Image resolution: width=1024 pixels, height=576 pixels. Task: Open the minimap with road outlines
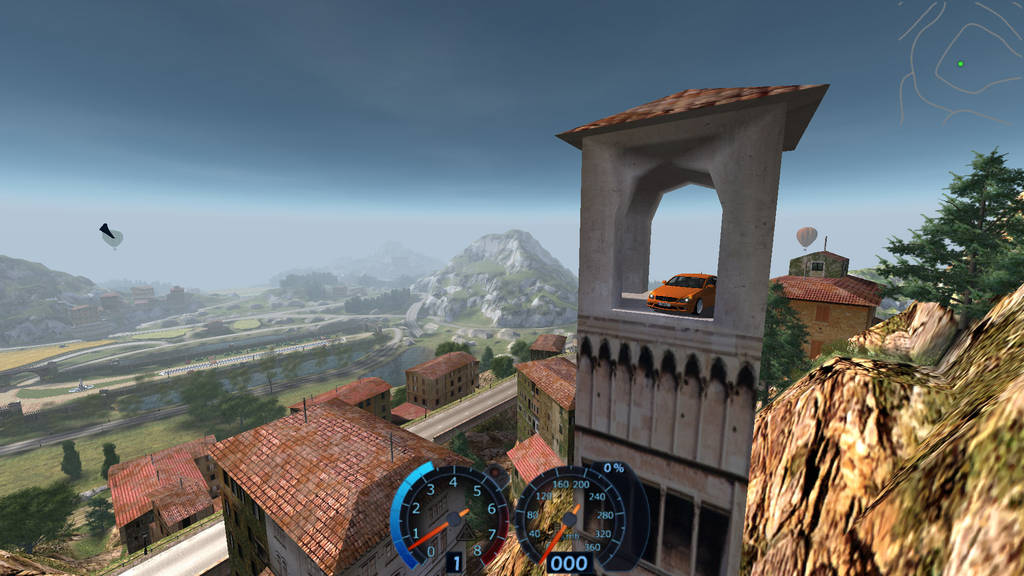[x=960, y=60]
